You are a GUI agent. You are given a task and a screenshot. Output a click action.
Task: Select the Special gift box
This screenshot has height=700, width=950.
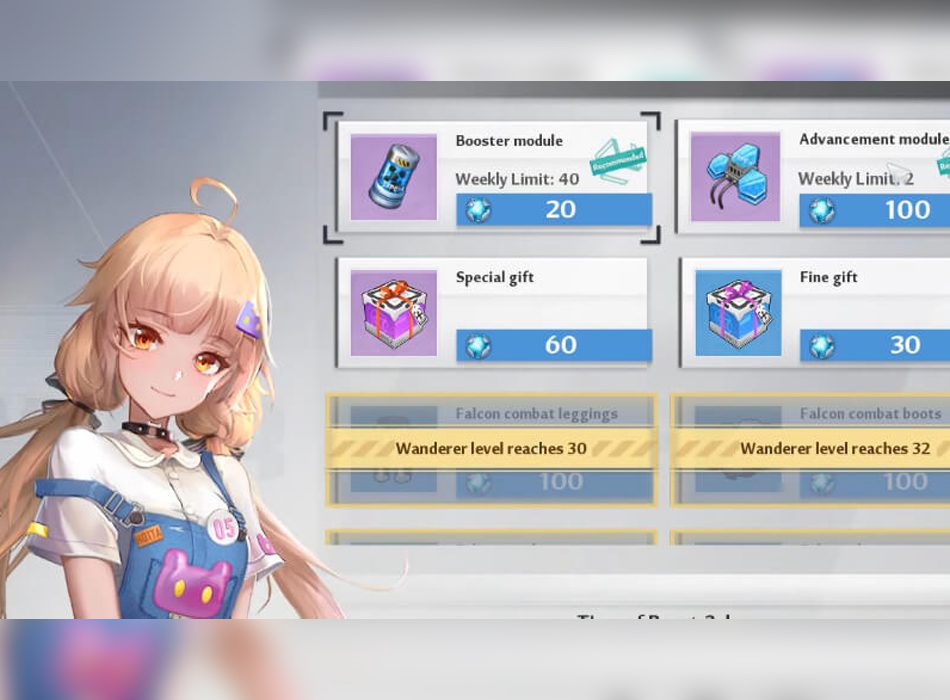click(x=394, y=313)
